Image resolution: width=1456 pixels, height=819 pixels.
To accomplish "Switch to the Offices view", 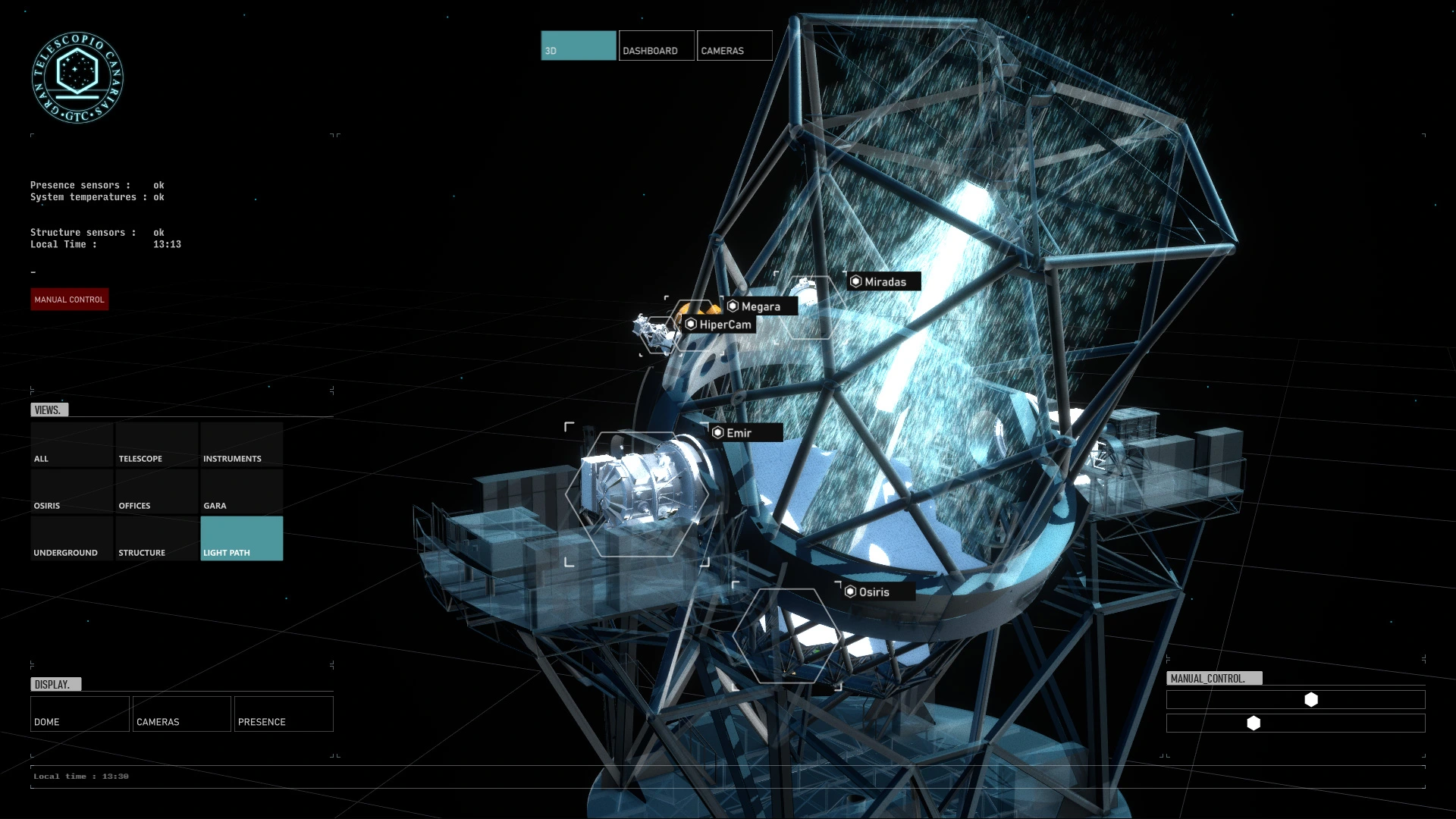I will click(x=157, y=492).
